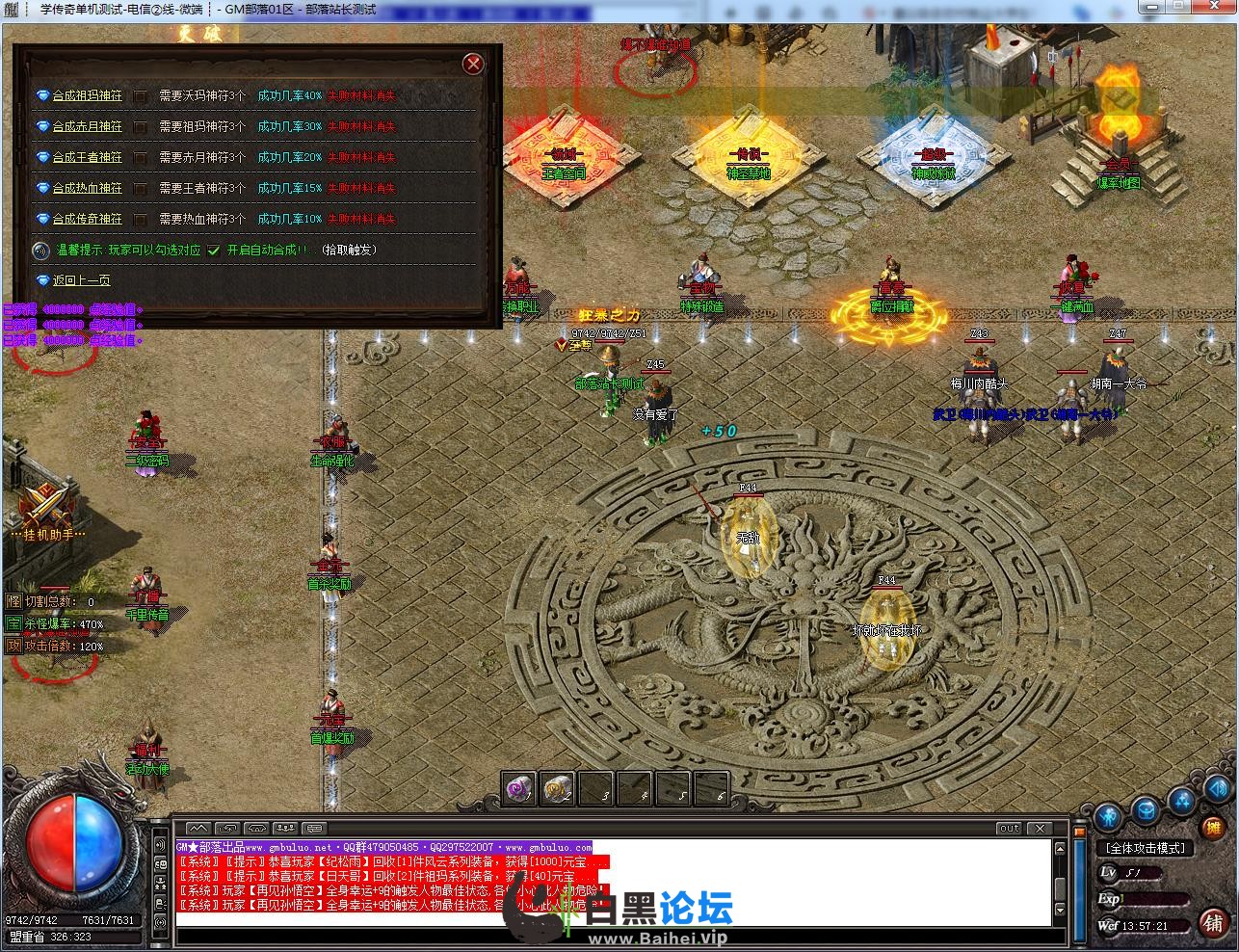Image resolution: width=1239 pixels, height=952 pixels.
Task: Choose the 合成赤月神符 link
Action: point(87,127)
